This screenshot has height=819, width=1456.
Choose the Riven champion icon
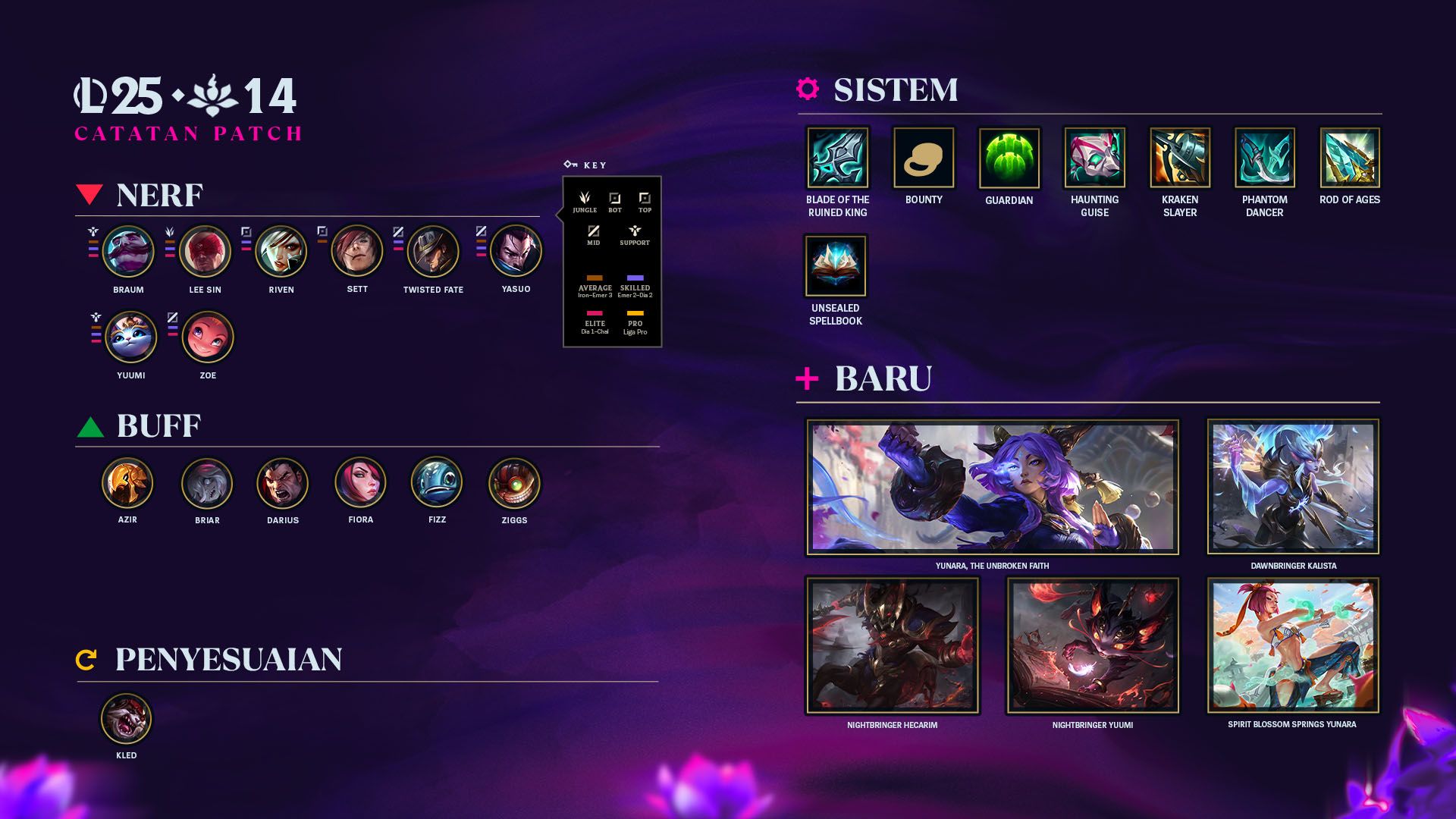[281, 252]
